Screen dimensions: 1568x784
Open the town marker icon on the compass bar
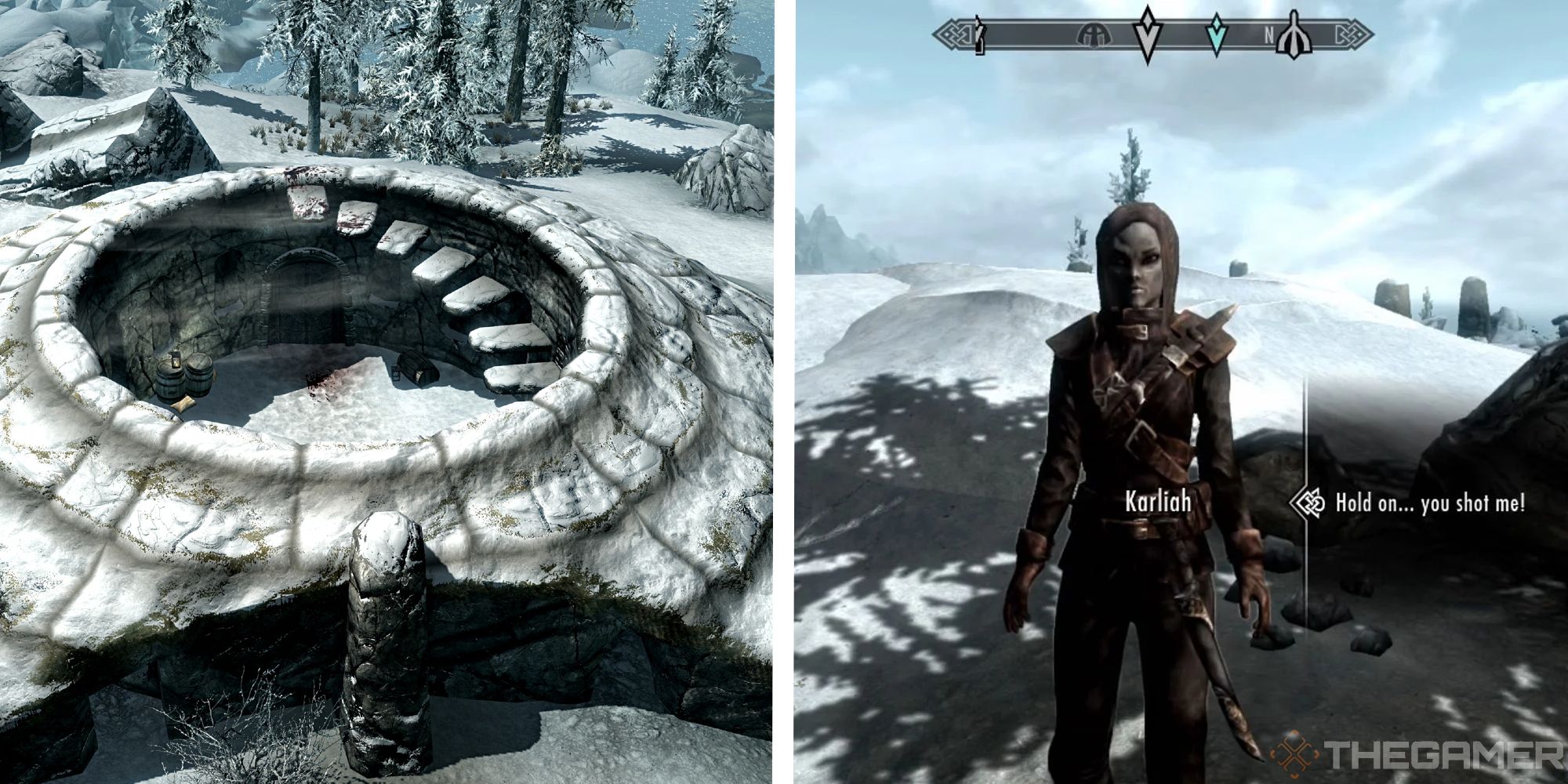(x=1094, y=33)
